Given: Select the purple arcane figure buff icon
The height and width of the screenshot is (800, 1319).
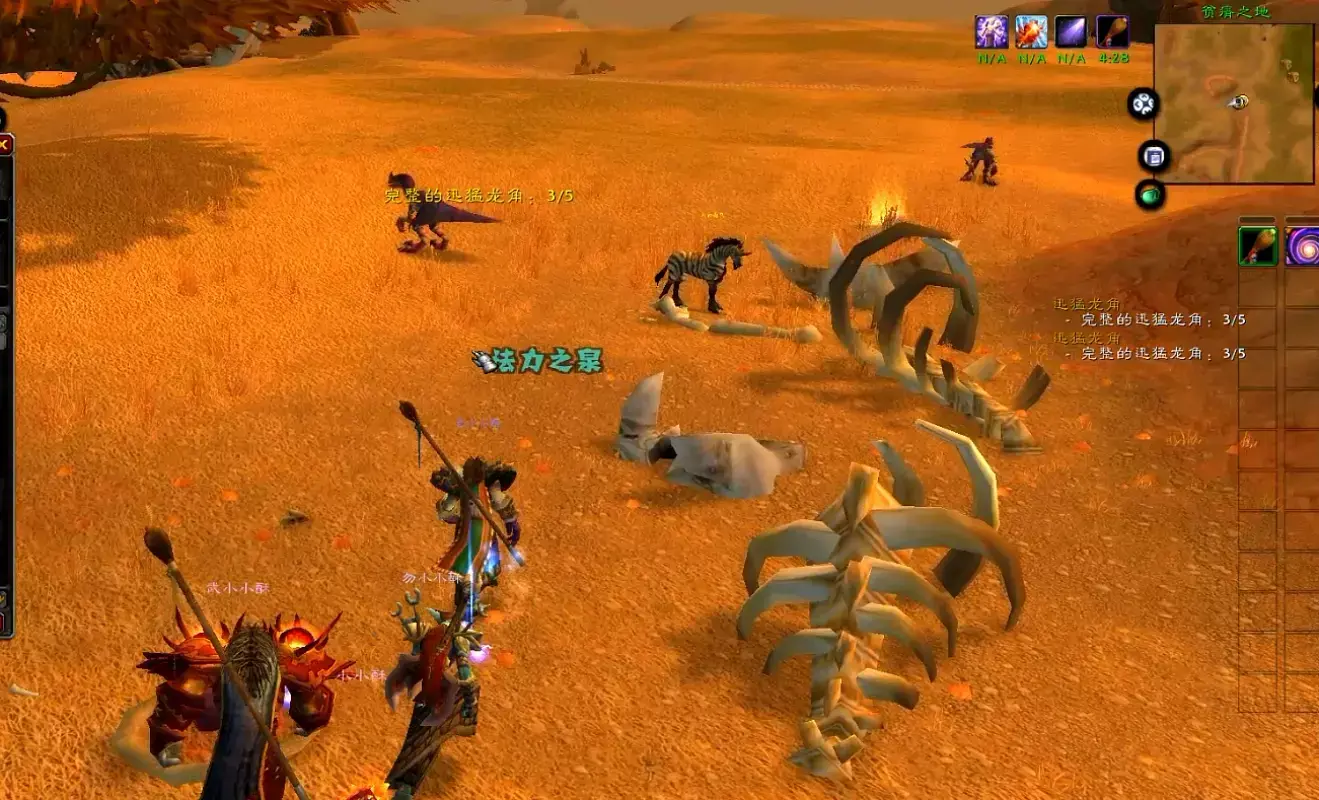Looking at the screenshot, I should [991, 32].
